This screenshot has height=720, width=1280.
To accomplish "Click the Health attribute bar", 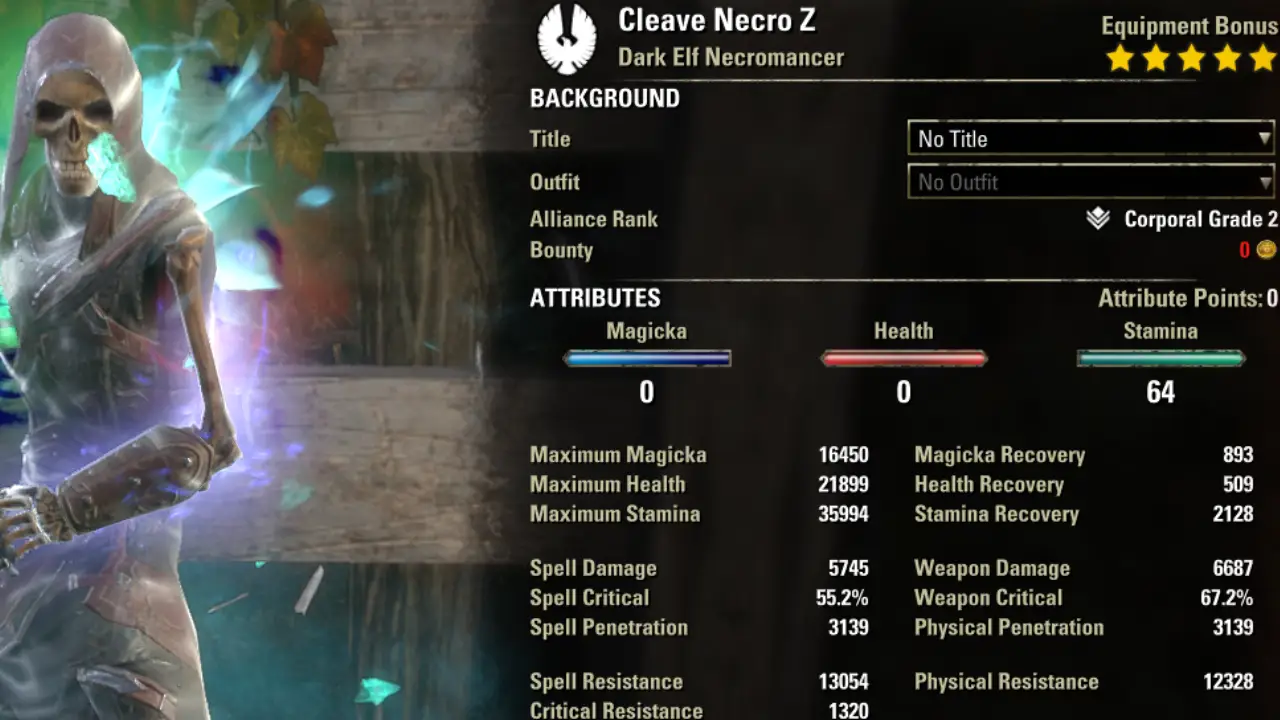I will (903, 358).
